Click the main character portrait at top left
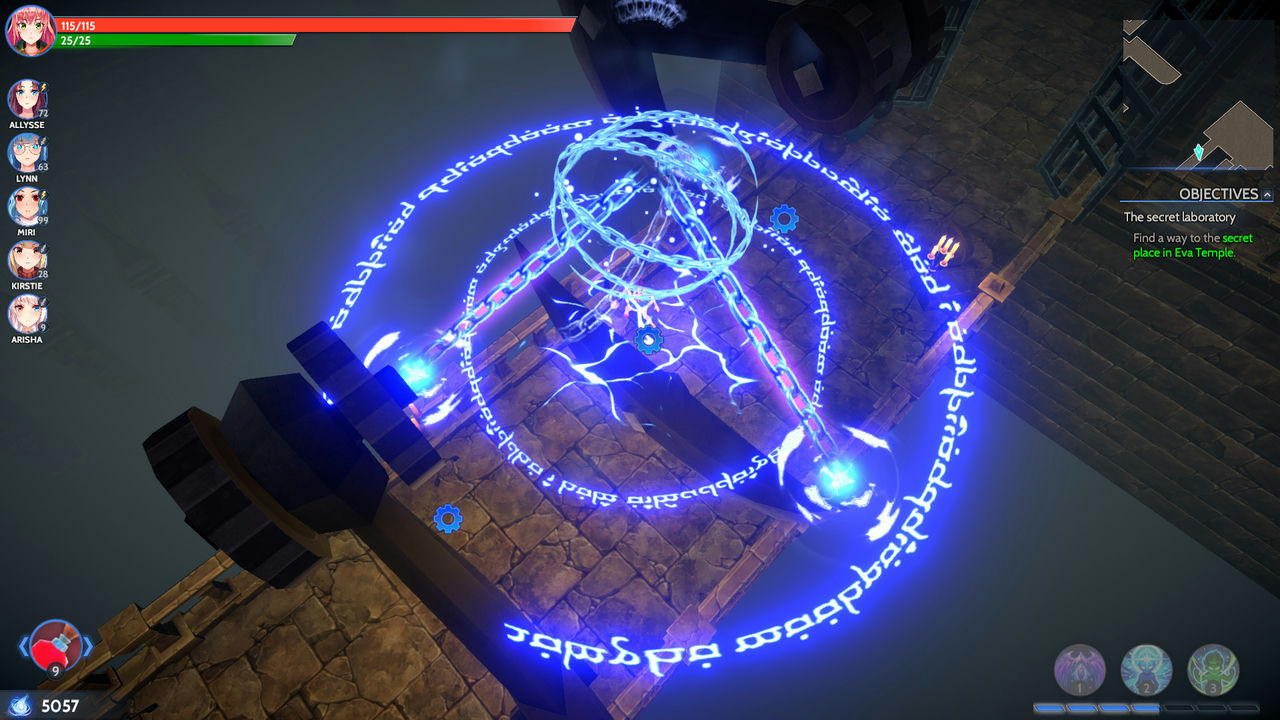 pos(30,30)
